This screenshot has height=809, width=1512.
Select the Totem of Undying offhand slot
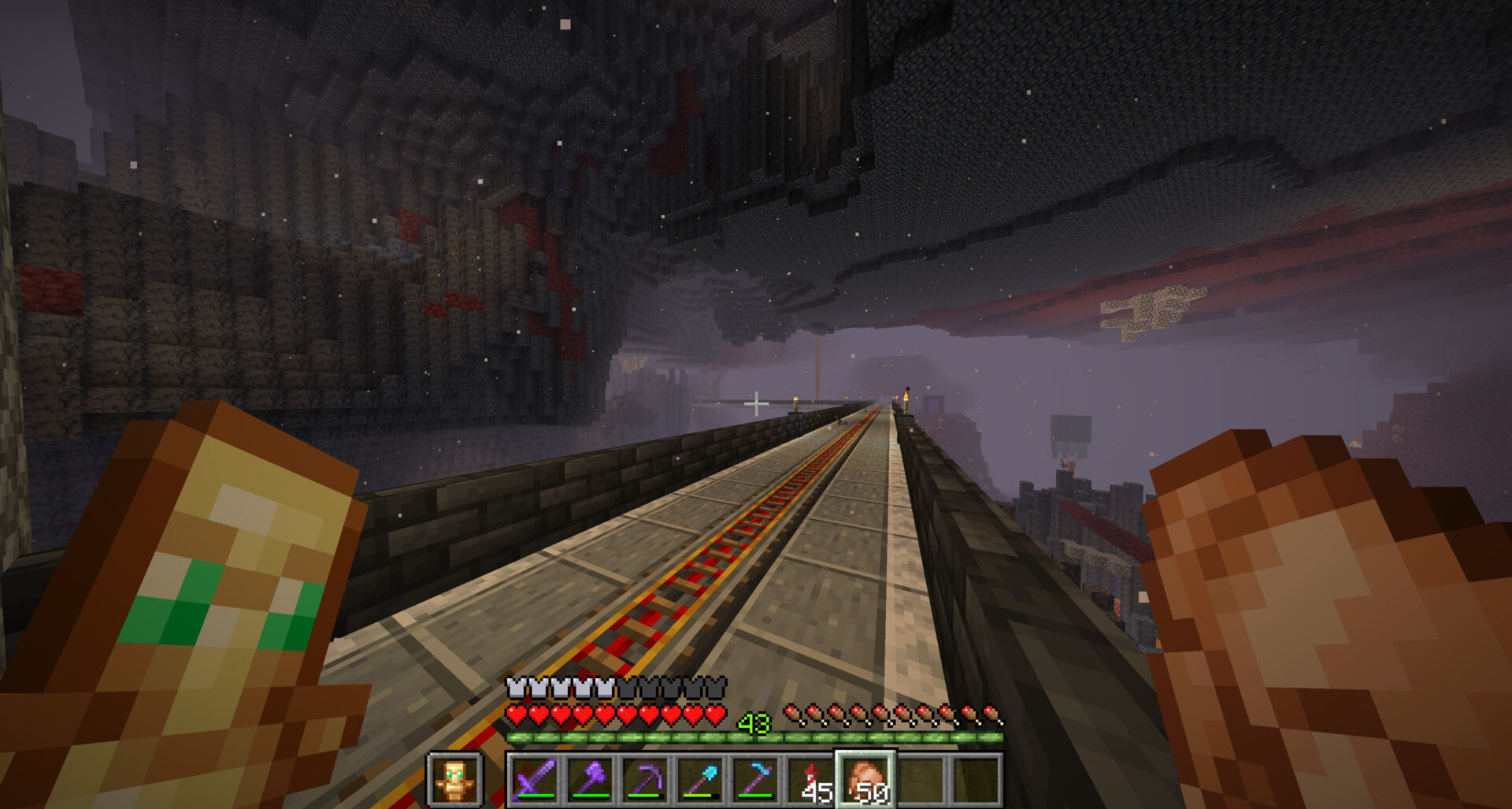[x=454, y=780]
